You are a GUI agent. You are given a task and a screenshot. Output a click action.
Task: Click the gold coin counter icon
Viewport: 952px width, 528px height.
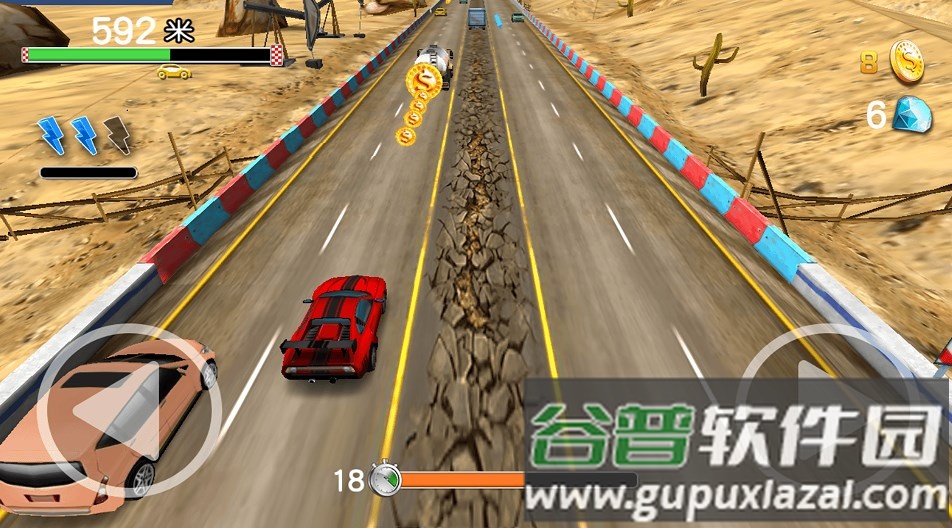906,61
